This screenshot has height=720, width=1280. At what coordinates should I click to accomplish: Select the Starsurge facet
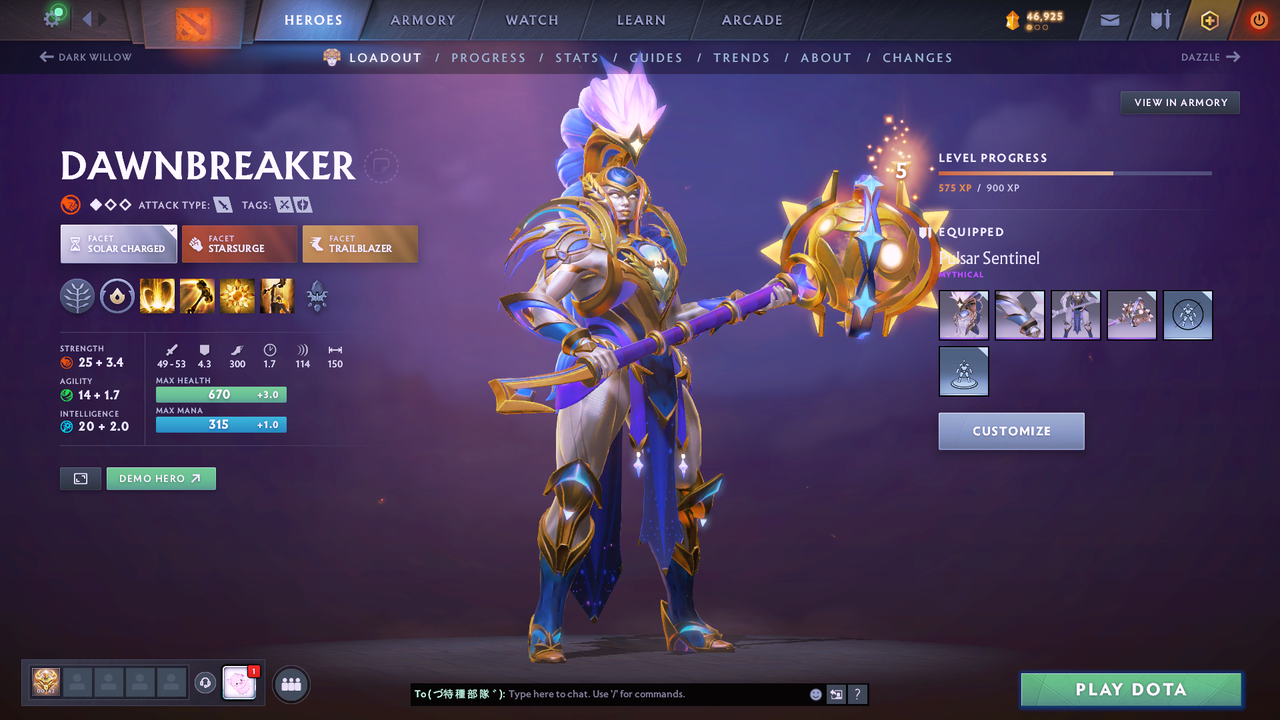point(239,244)
